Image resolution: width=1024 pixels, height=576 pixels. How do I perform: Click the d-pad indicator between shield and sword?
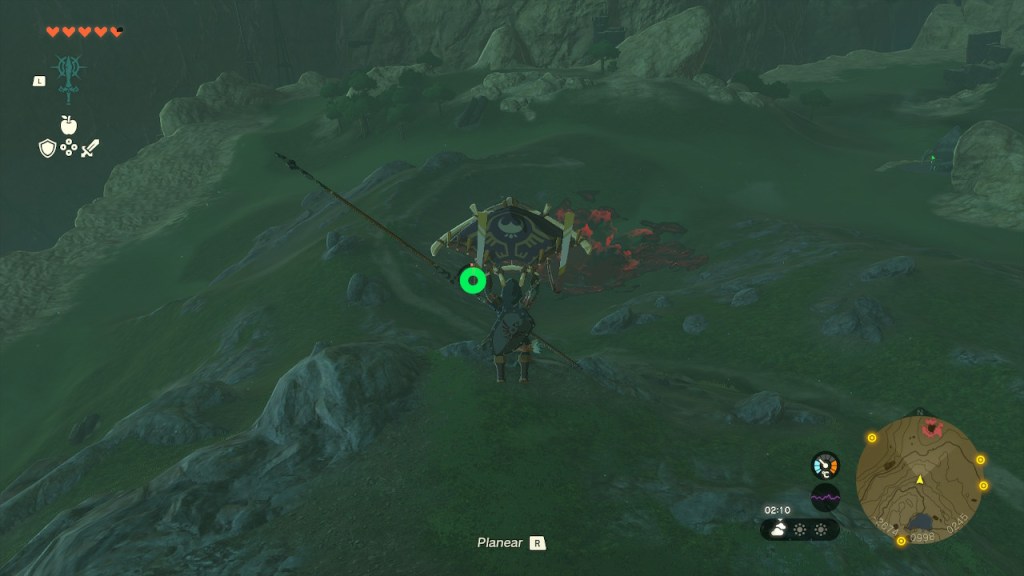point(68,148)
